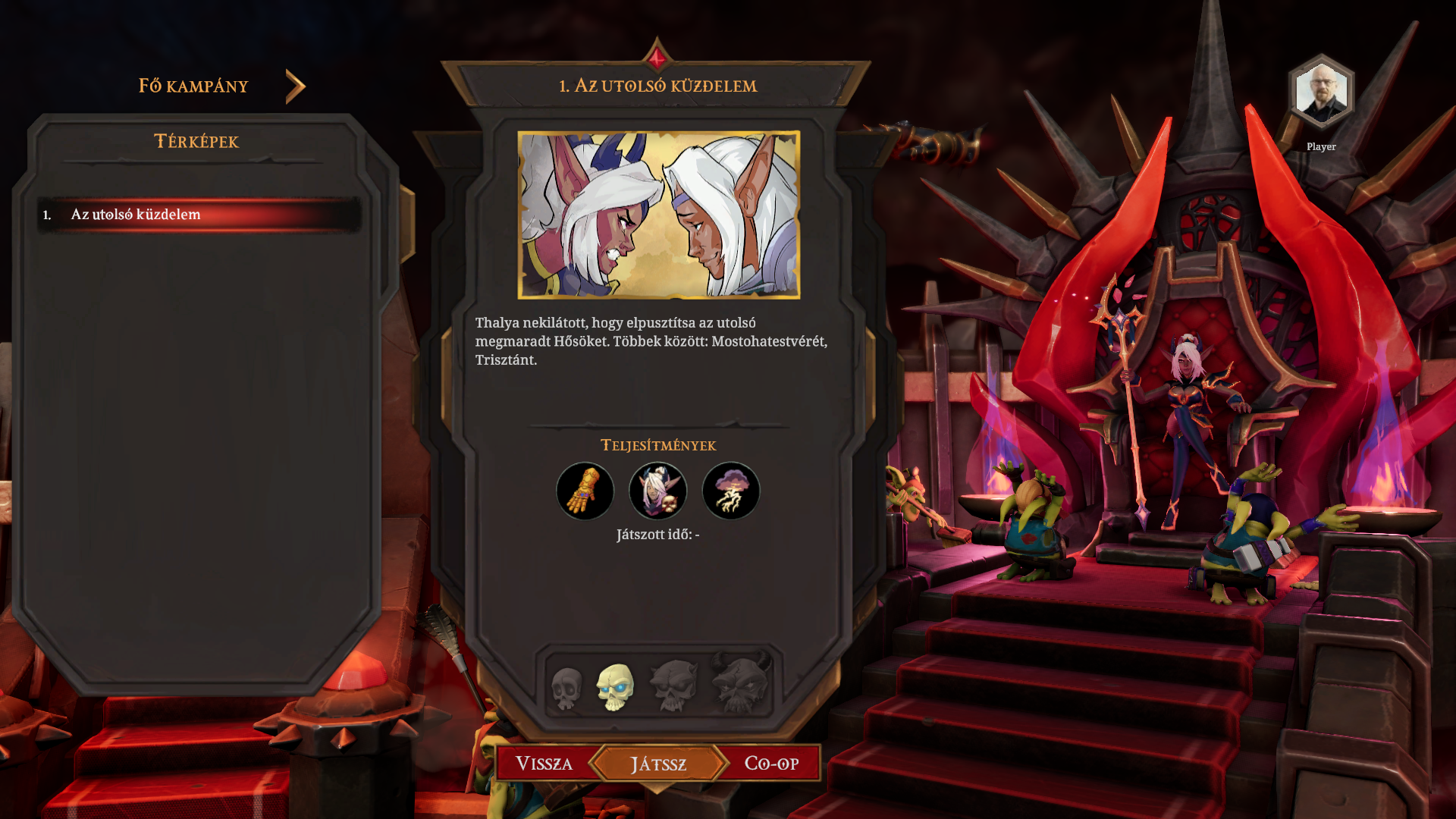Image resolution: width=1456 pixels, height=819 pixels.
Task: Select the glowing yellow skull difficulty
Action: click(615, 687)
